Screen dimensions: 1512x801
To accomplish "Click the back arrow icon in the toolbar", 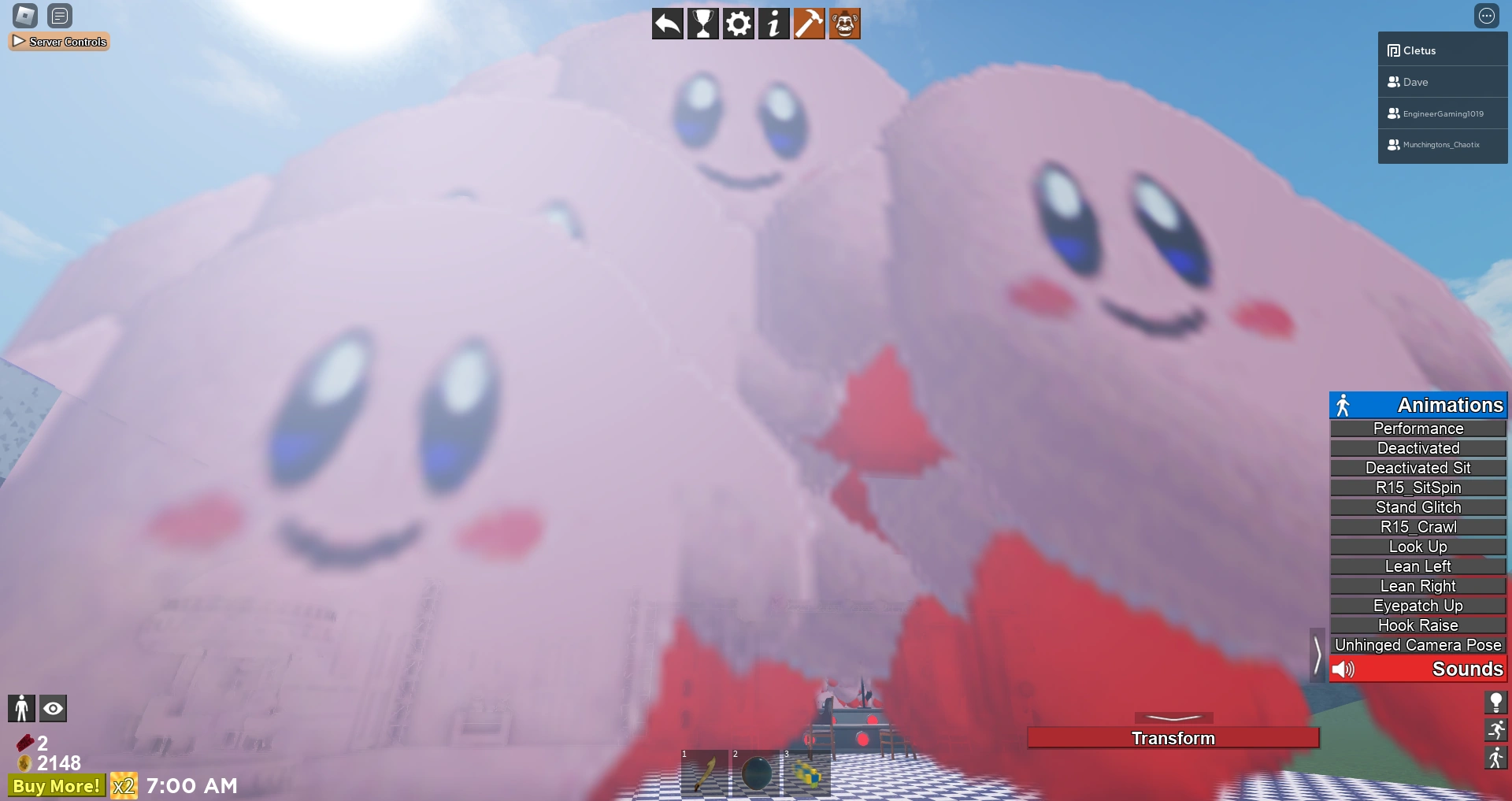I will point(667,23).
